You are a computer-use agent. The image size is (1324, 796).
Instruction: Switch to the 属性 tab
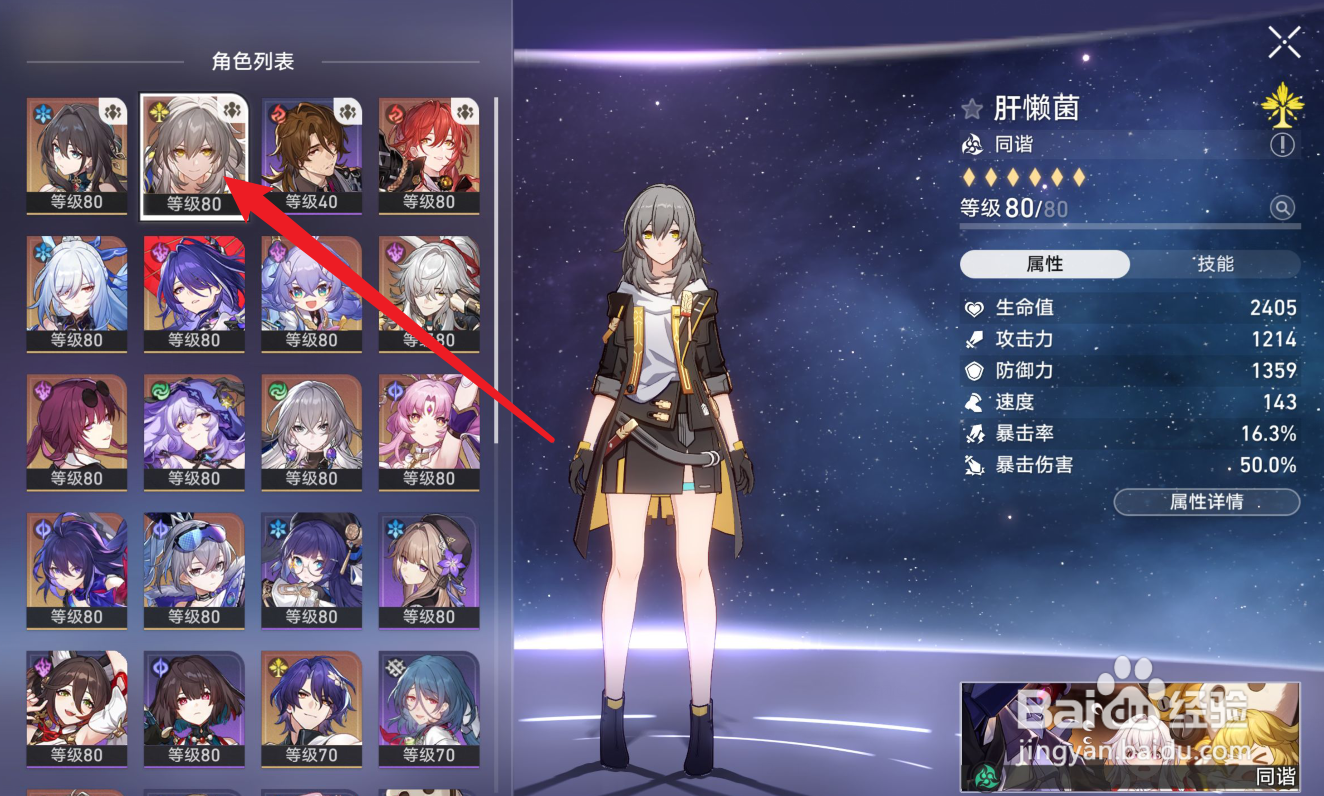click(x=1044, y=264)
